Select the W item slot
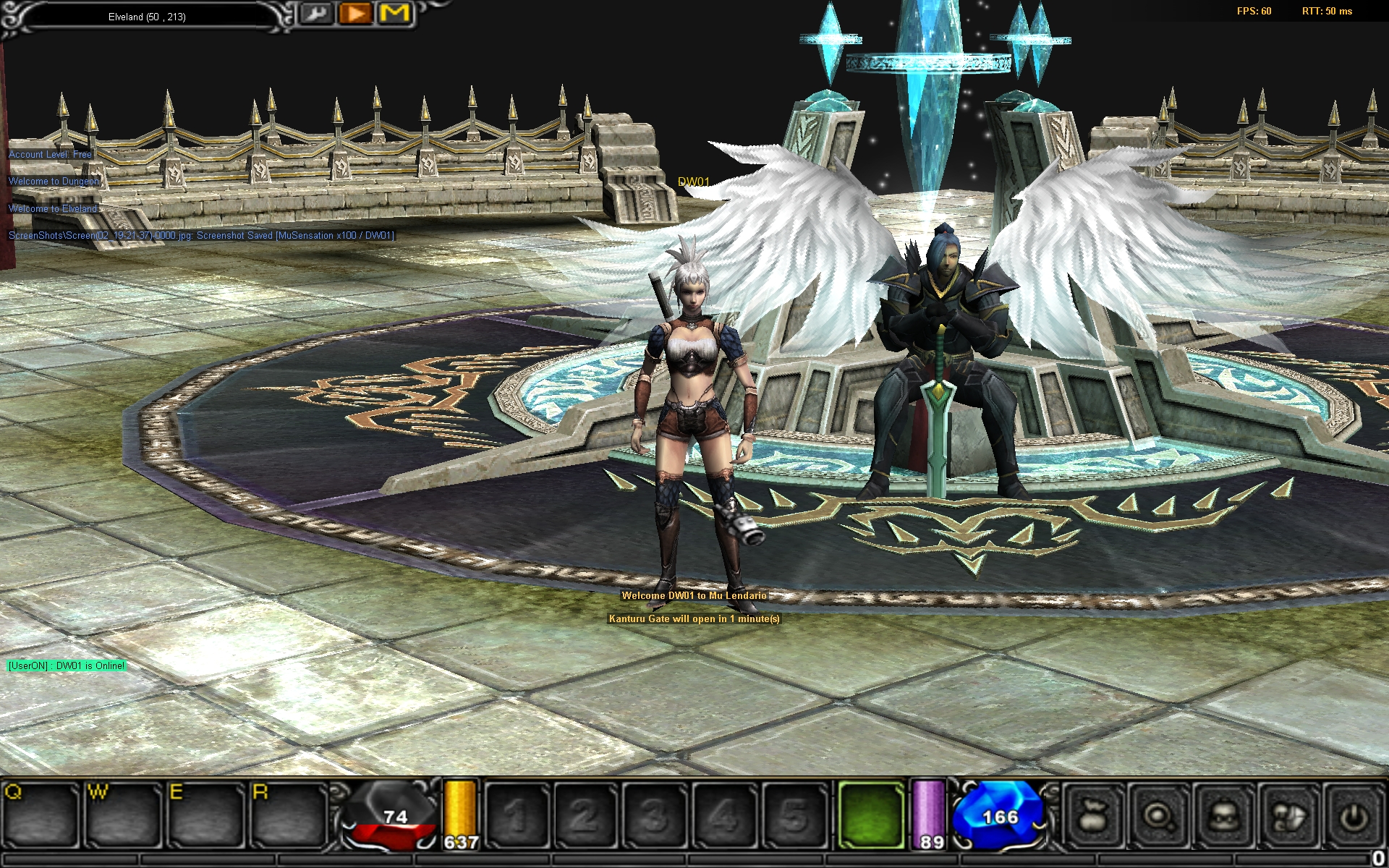Screen dimensions: 1389x868 123,815
